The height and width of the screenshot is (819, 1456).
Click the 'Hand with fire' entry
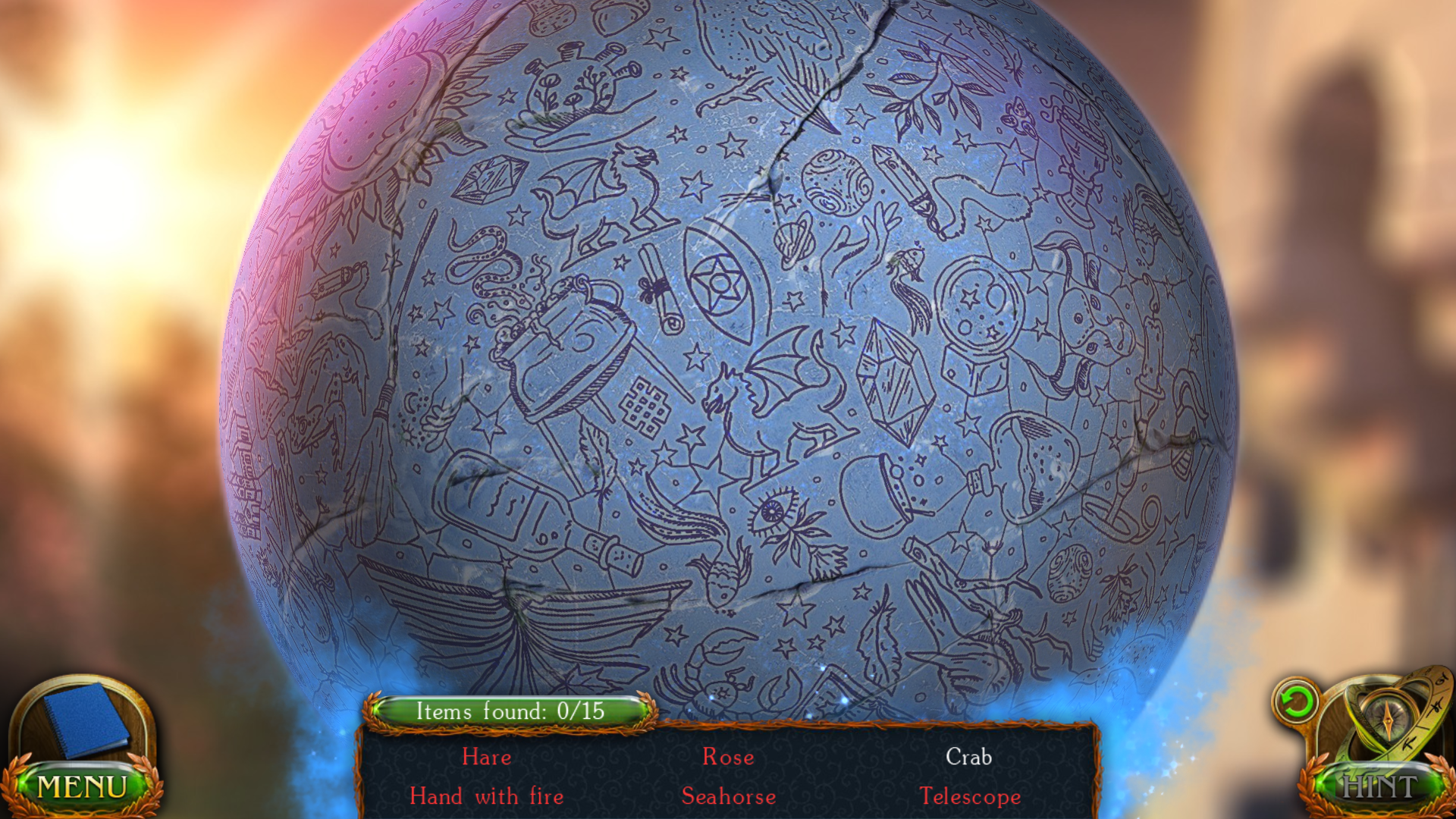pyautogui.click(x=486, y=797)
